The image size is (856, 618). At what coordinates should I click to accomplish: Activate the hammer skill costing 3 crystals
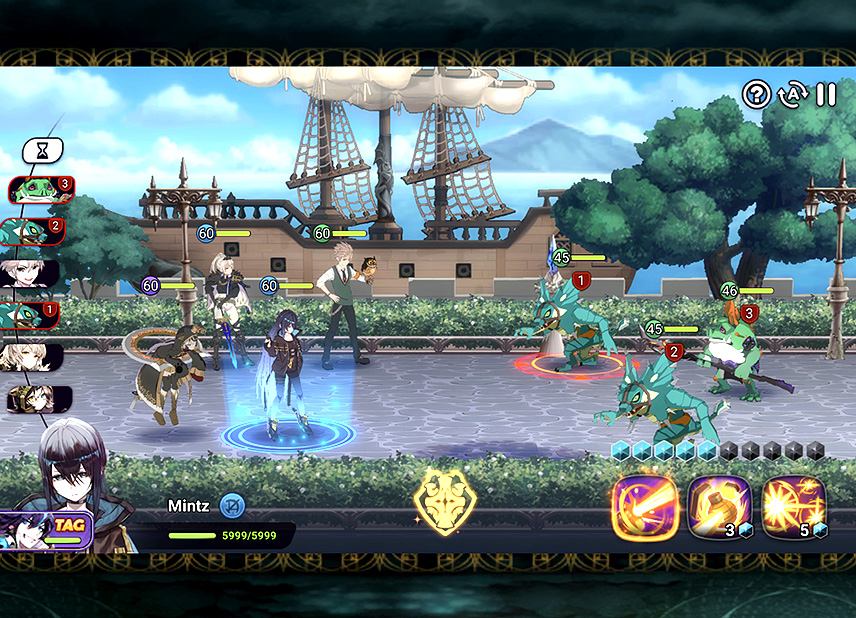point(719,507)
